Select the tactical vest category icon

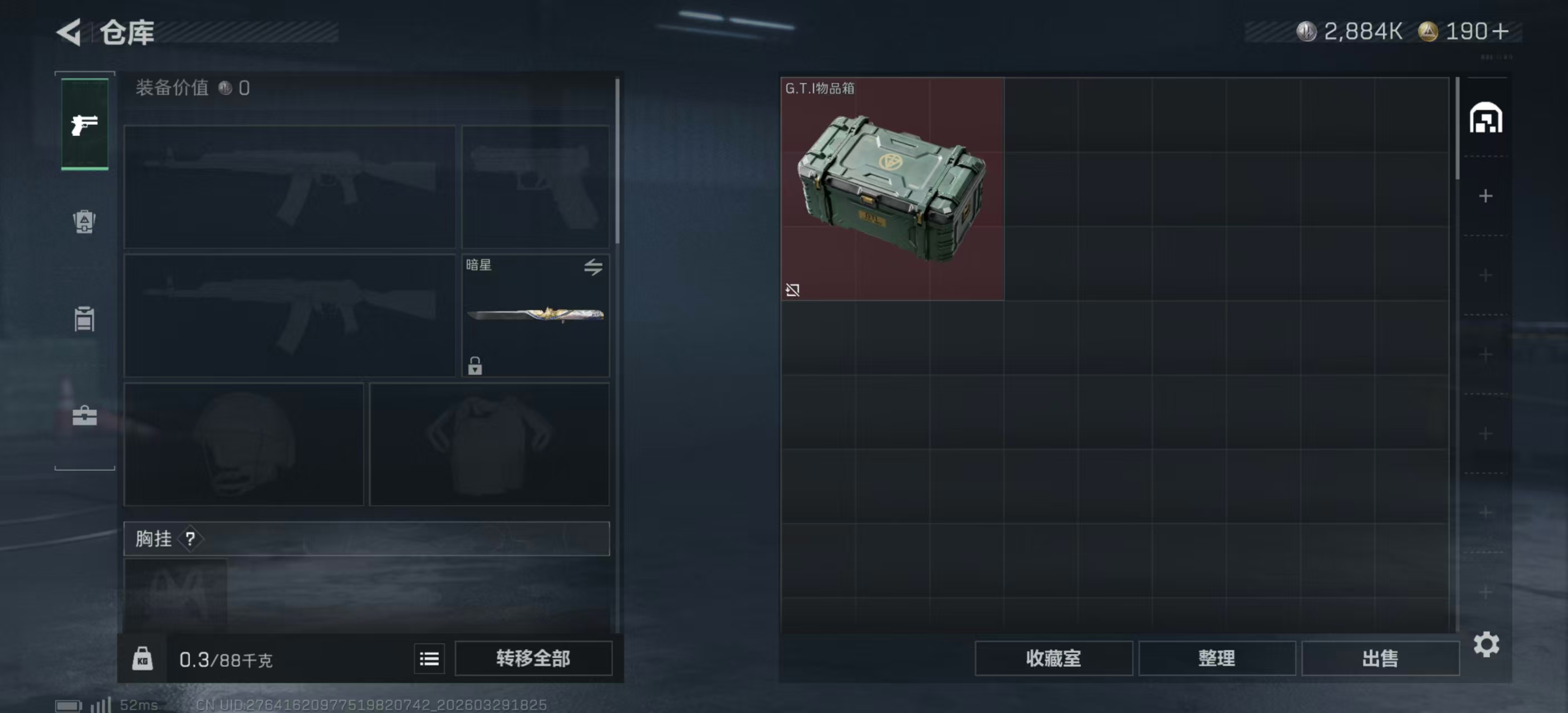tap(84, 319)
